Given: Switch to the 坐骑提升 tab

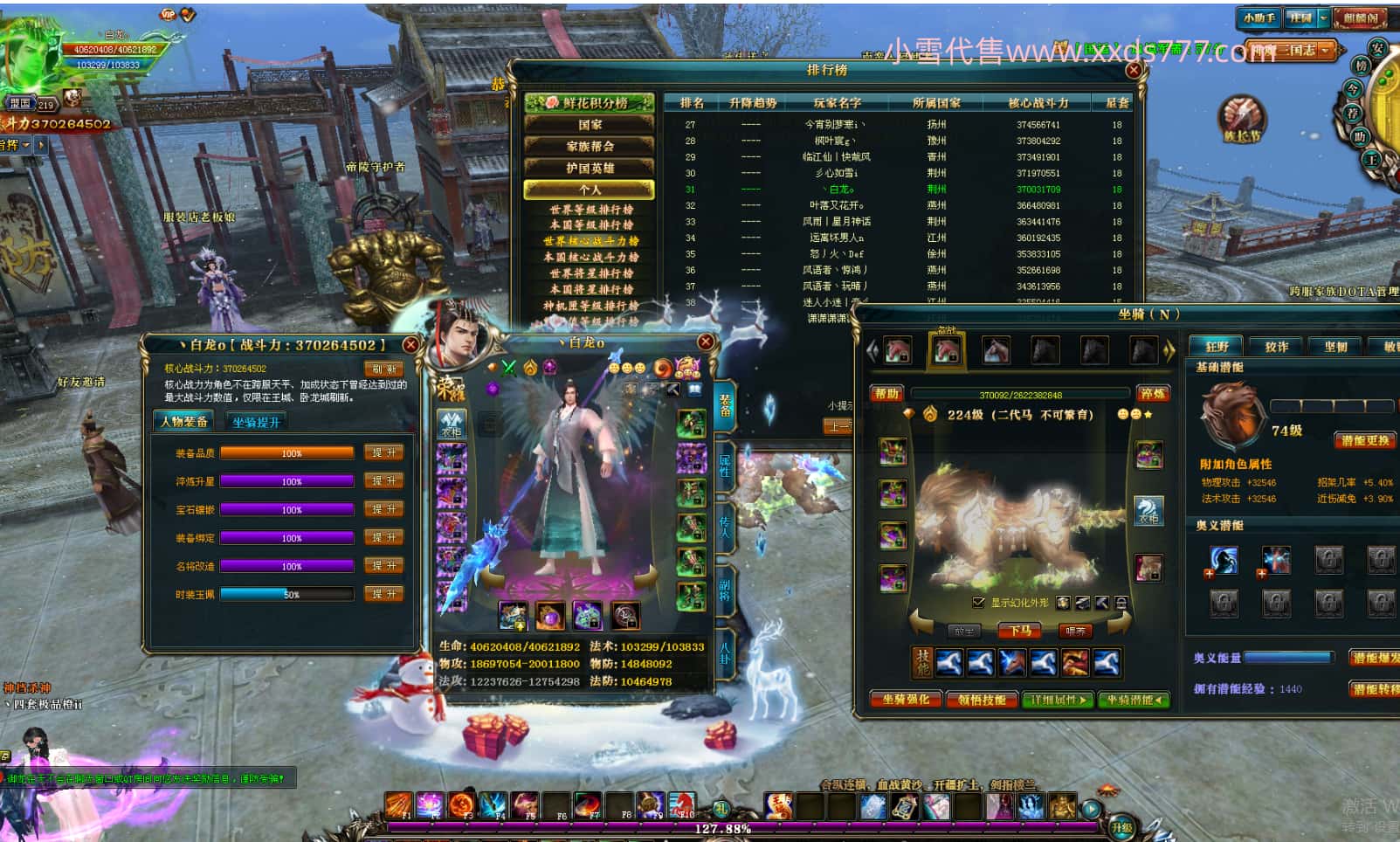Looking at the screenshot, I should [256, 422].
